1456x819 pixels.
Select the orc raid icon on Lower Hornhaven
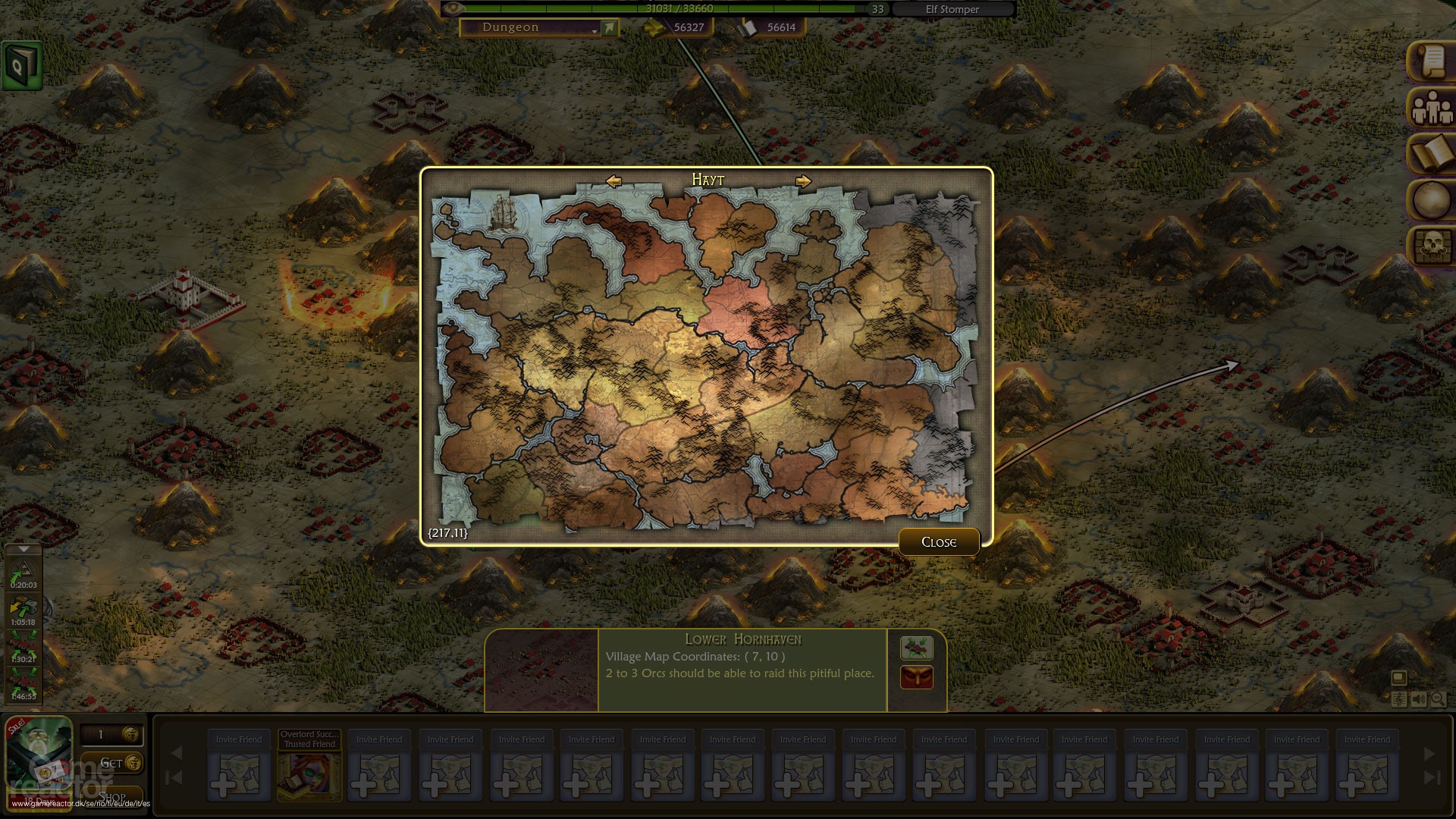coord(916,676)
